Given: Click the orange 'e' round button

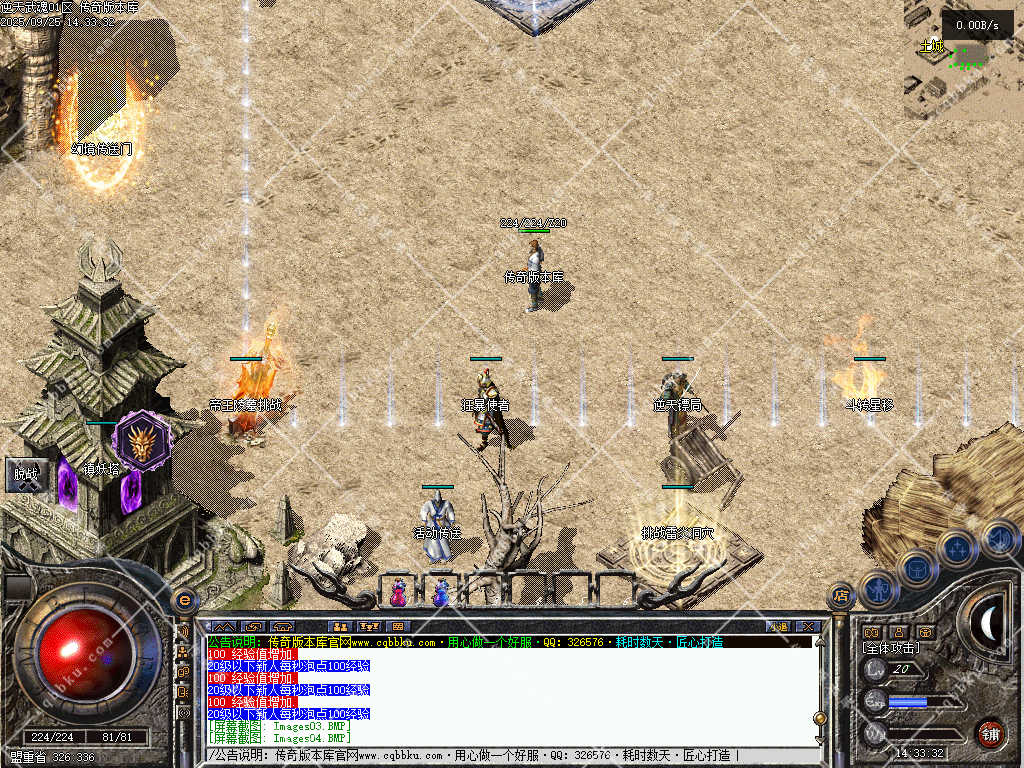Looking at the screenshot, I should (184, 600).
